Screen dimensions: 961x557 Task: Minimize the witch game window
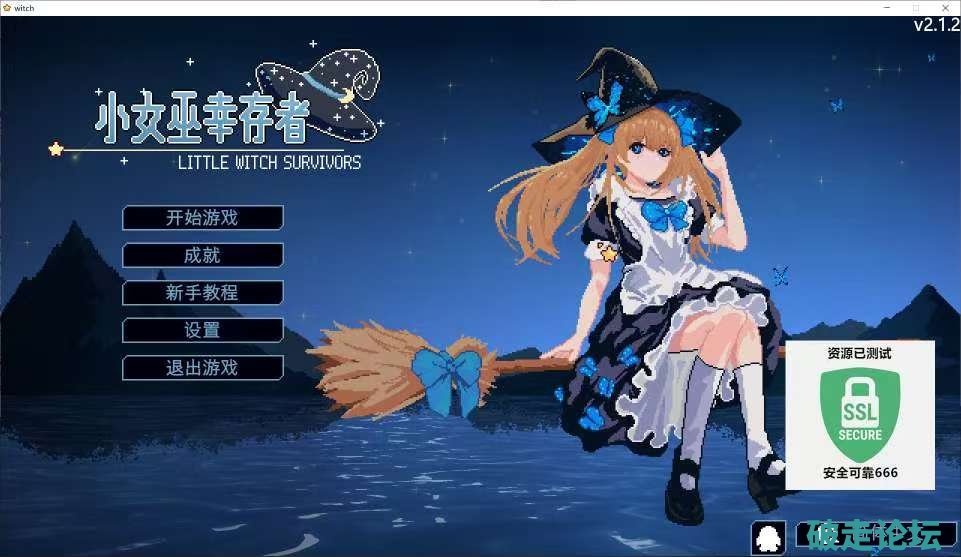coord(889,7)
